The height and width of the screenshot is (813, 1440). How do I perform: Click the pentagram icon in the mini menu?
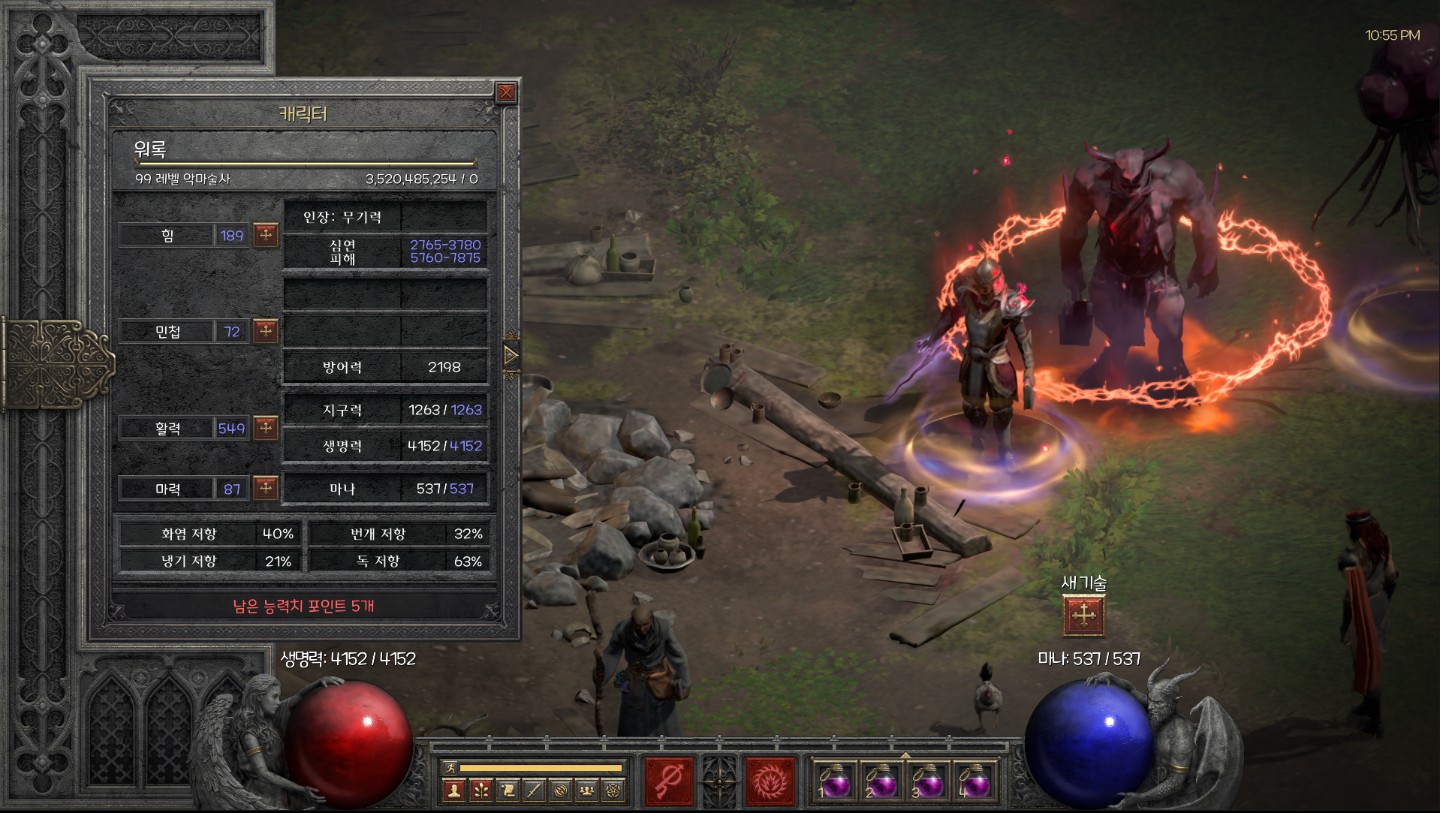[613, 790]
